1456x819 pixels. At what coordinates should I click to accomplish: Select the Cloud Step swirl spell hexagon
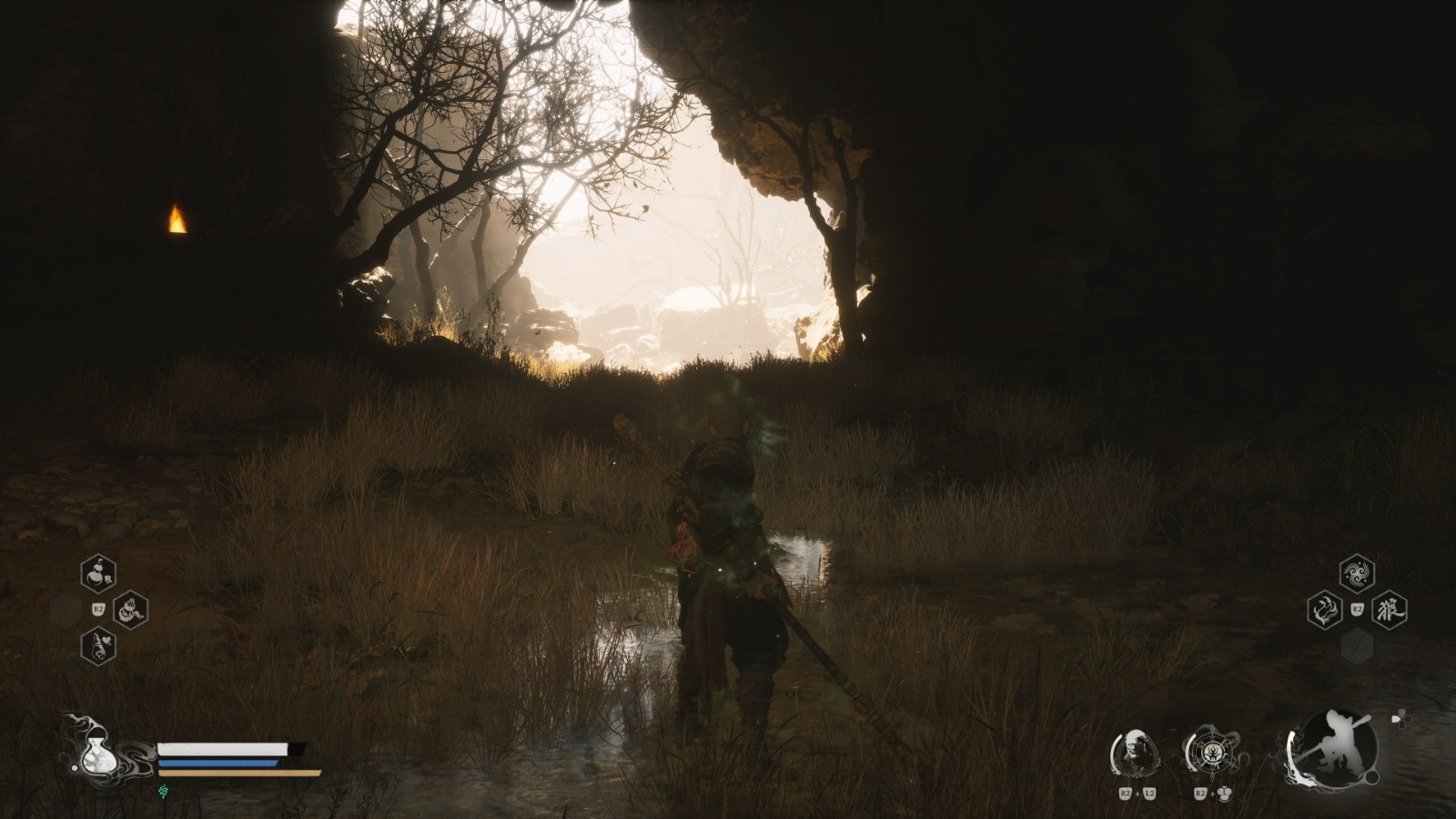tap(1356, 572)
